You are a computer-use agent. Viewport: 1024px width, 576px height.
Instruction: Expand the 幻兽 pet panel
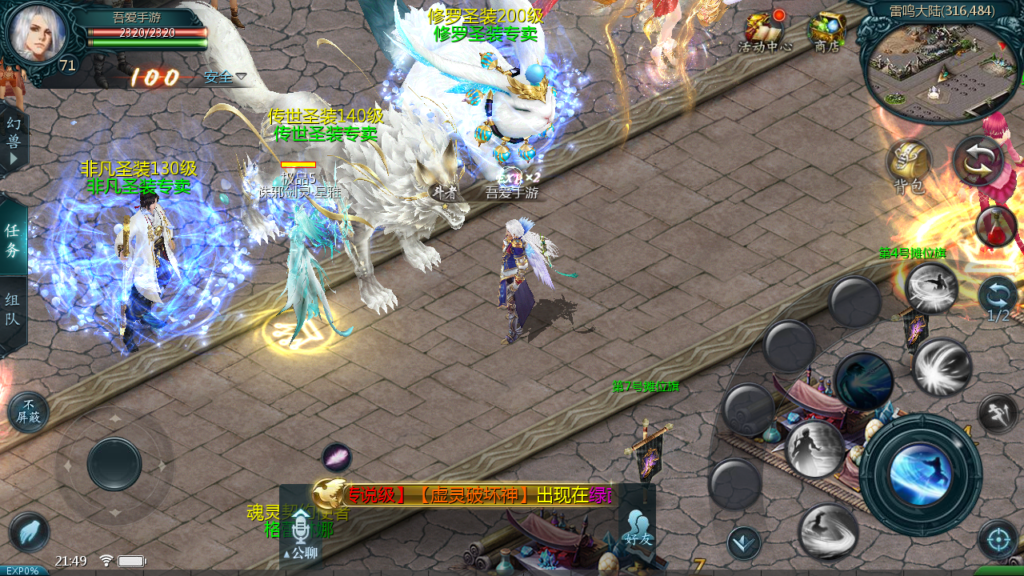point(13,141)
